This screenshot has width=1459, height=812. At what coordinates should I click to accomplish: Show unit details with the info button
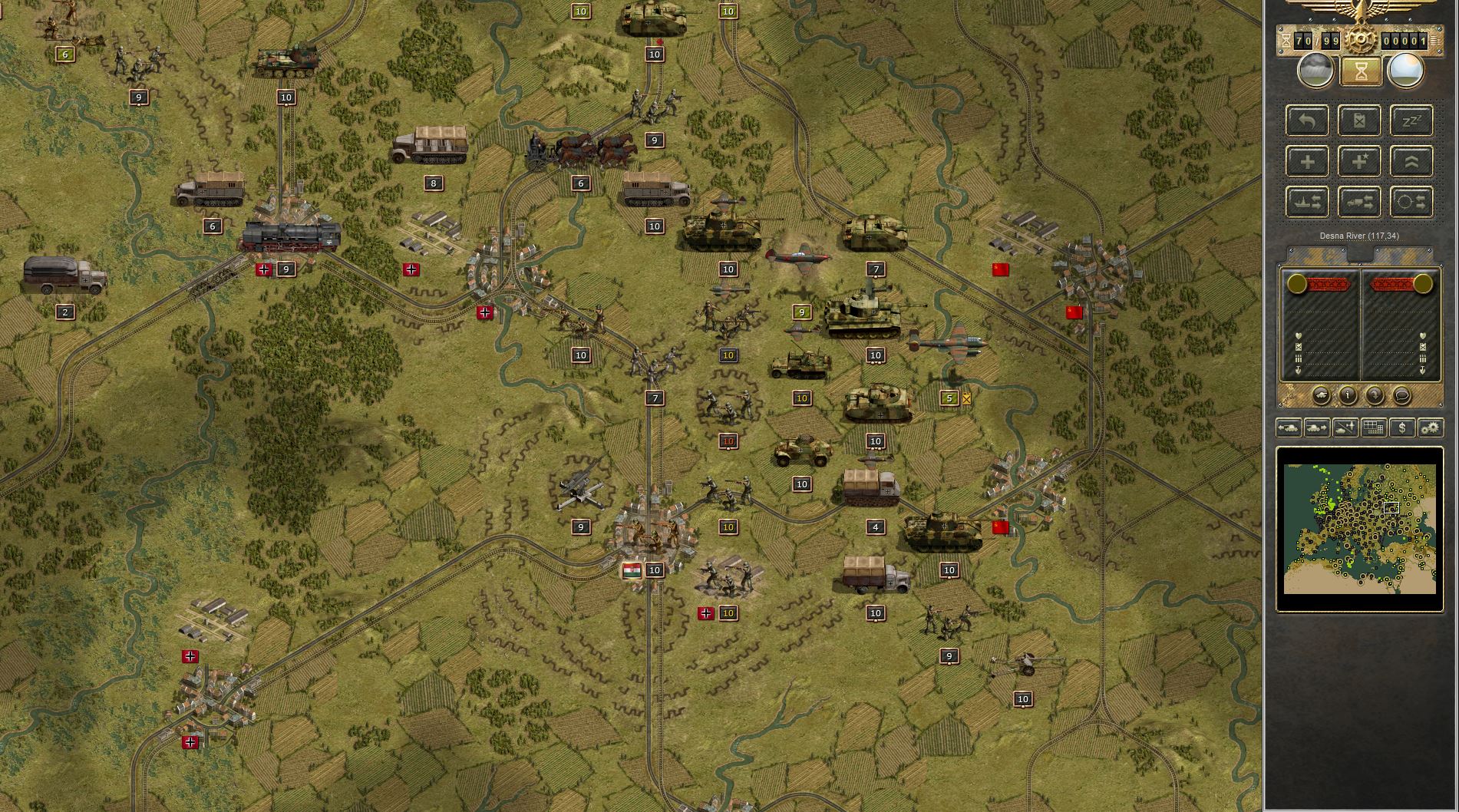[1348, 396]
